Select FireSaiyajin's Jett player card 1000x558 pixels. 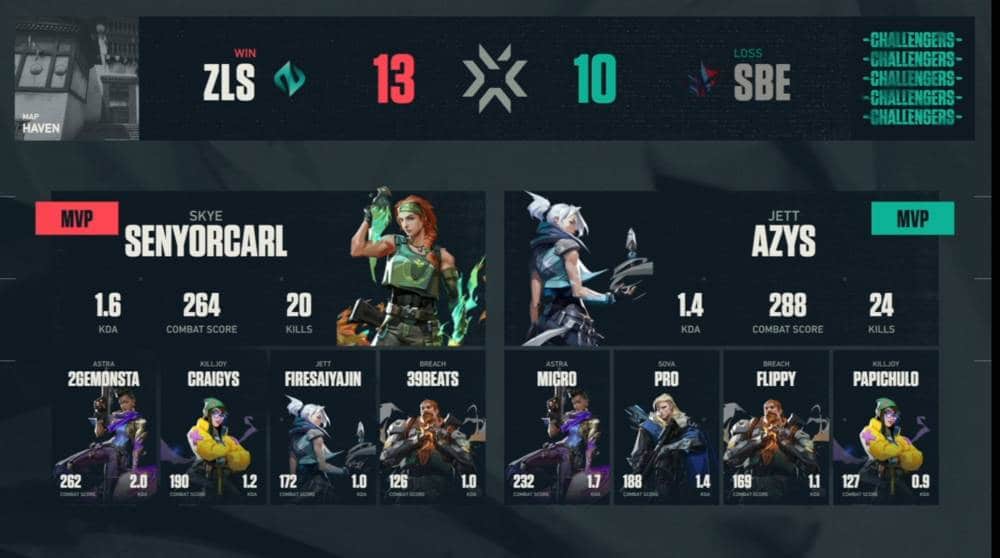[322, 427]
